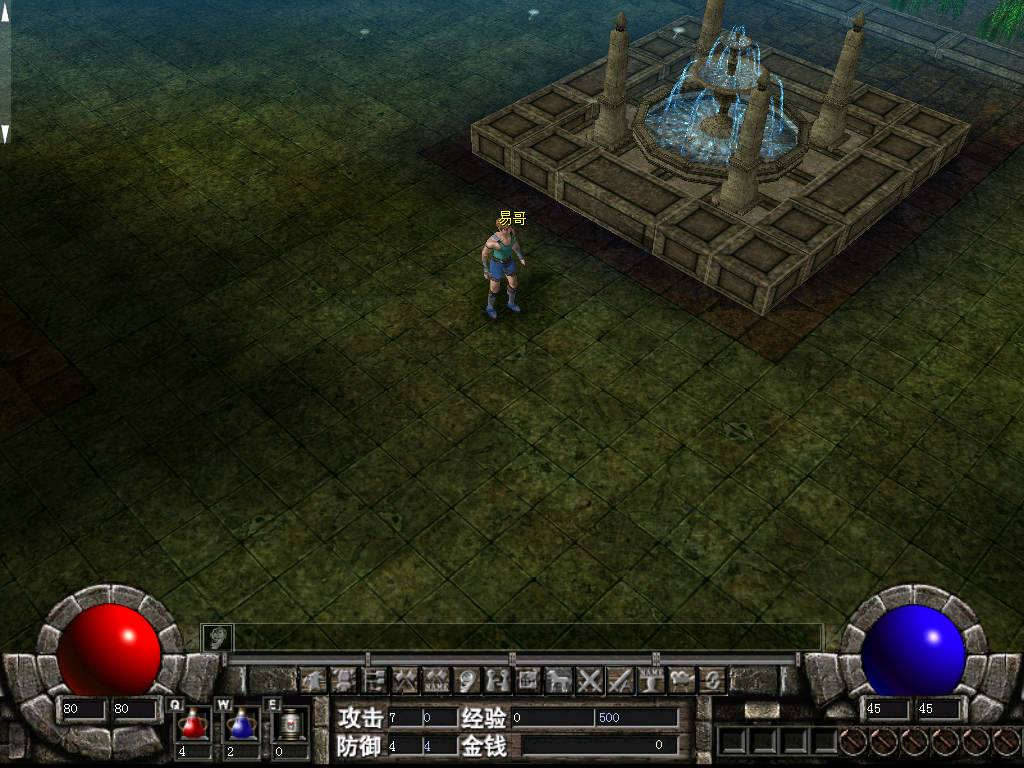This screenshot has width=1024, height=768.
Task: Select the crossed swords toolbar icon
Action: (590, 681)
